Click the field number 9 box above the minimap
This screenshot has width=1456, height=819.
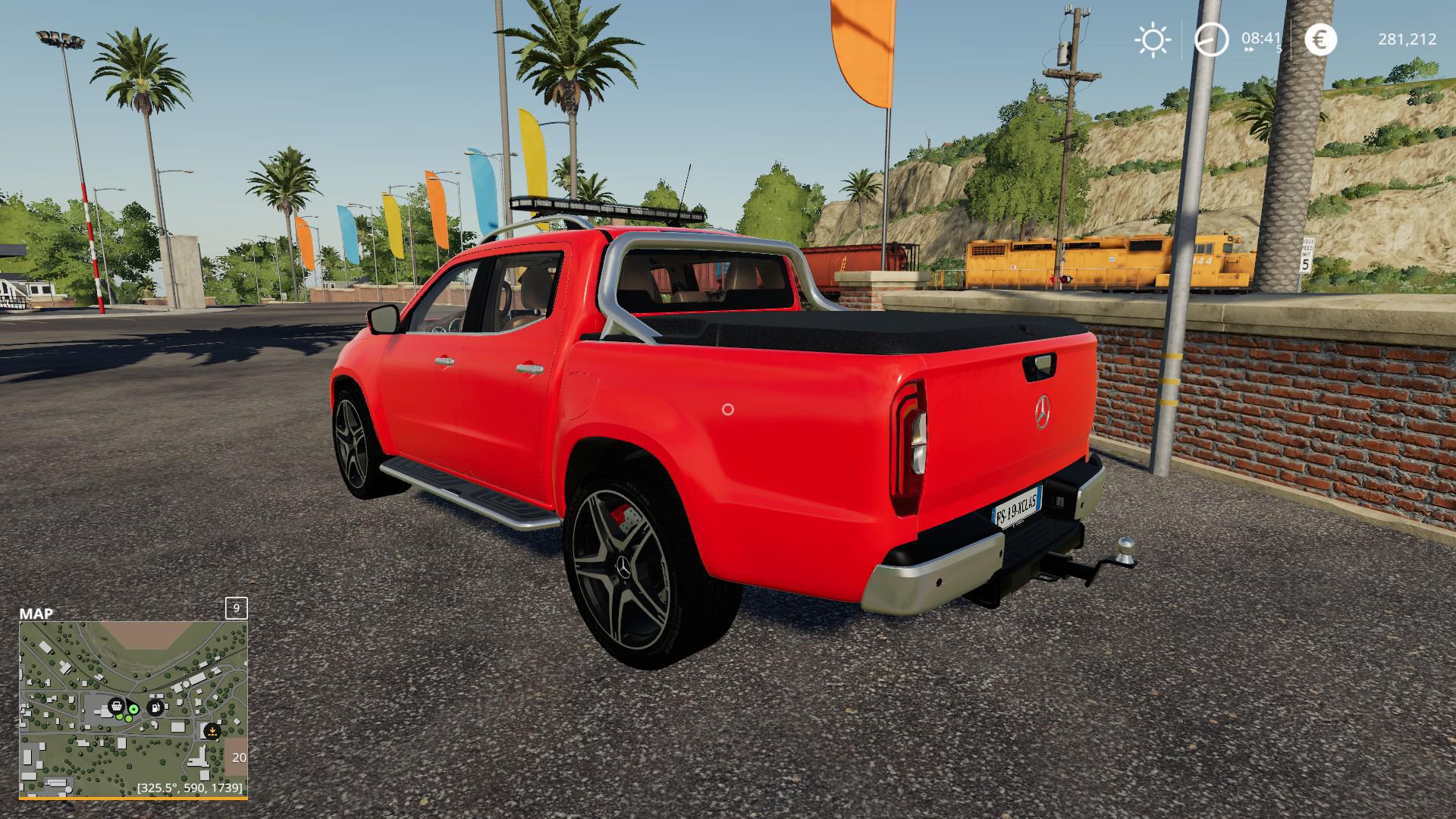[236, 608]
